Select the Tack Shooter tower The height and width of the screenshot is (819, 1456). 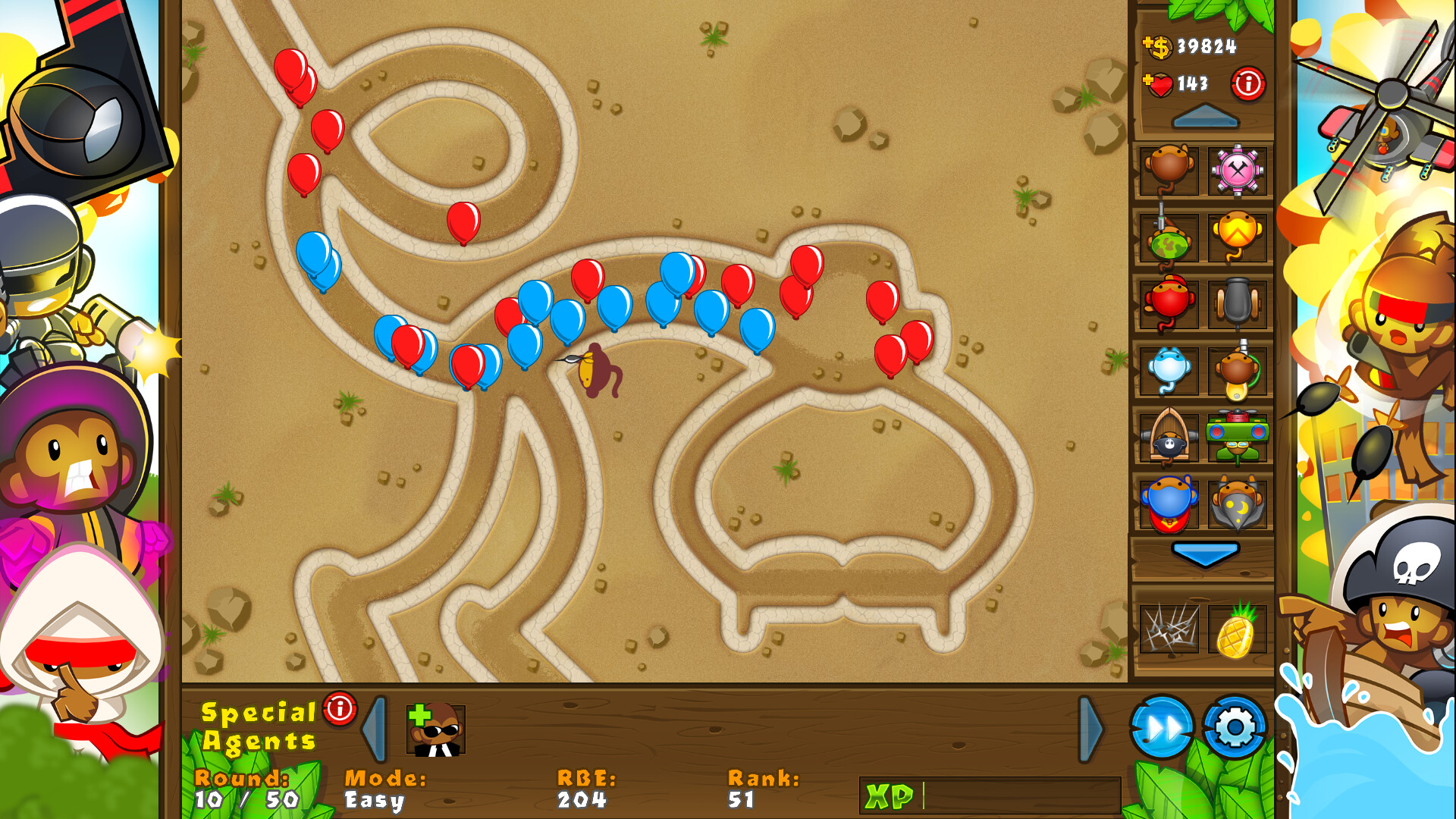pyautogui.click(x=1236, y=171)
